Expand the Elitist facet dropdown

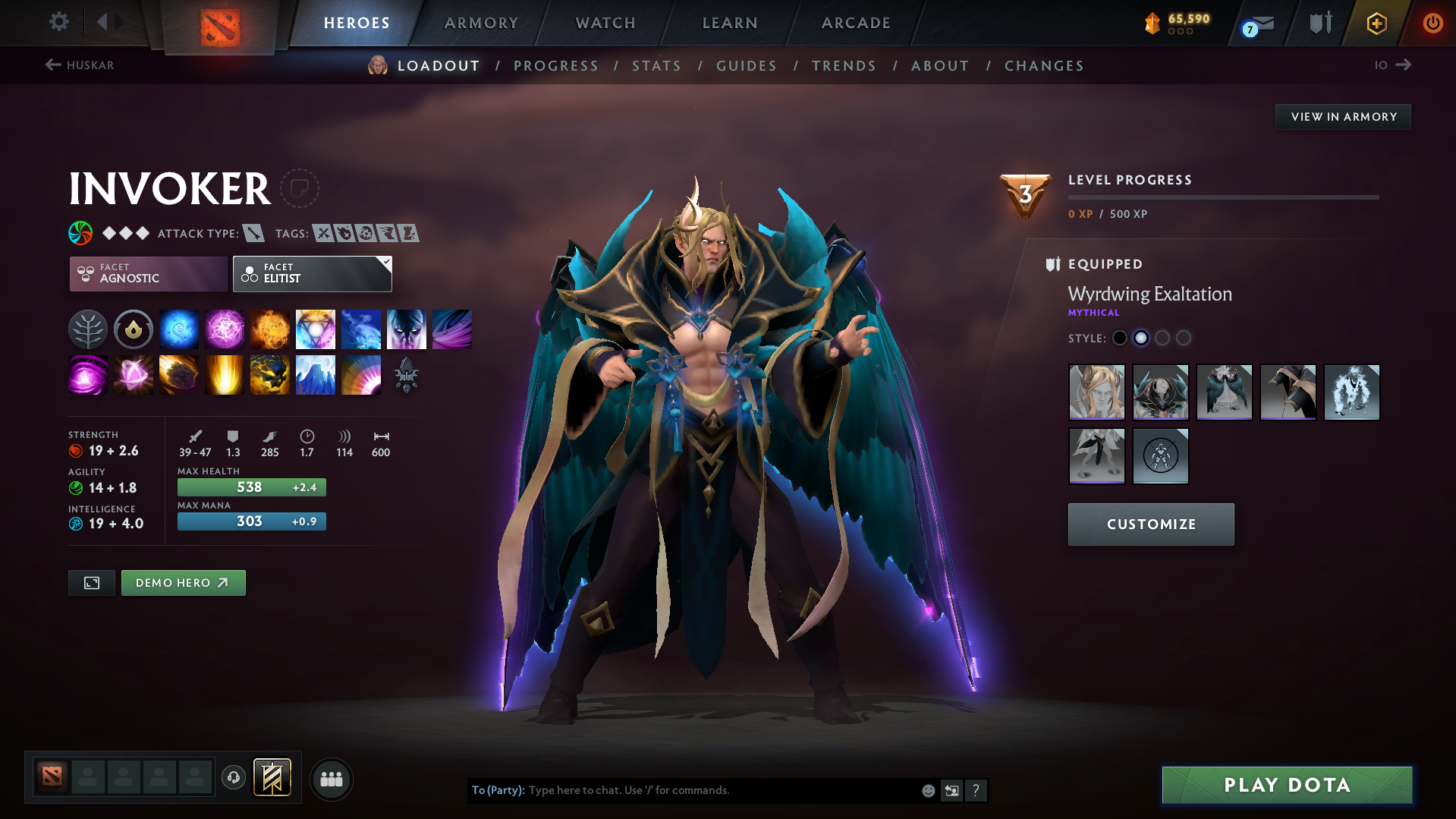pos(312,273)
